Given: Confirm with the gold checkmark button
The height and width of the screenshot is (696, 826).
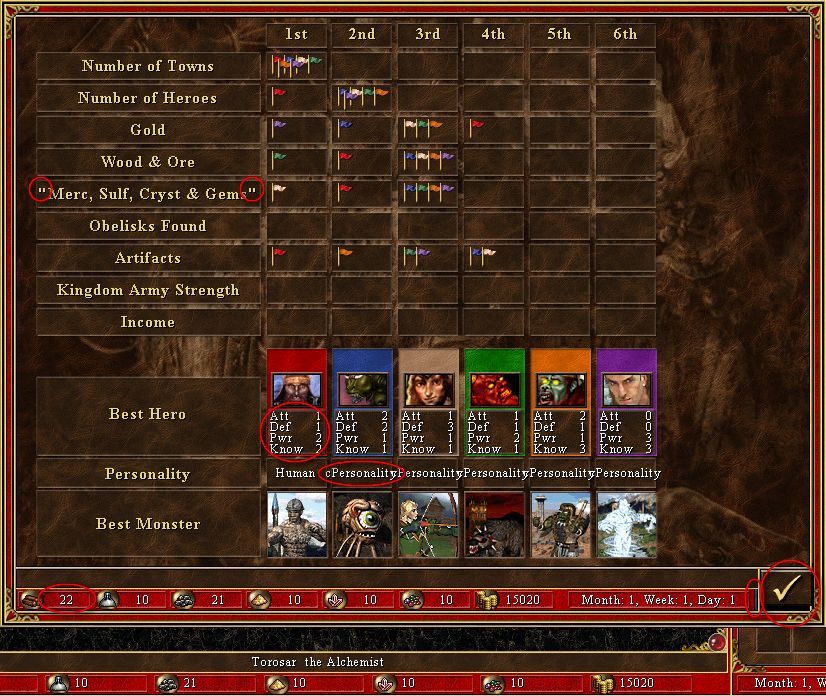Looking at the screenshot, I should tap(789, 592).
